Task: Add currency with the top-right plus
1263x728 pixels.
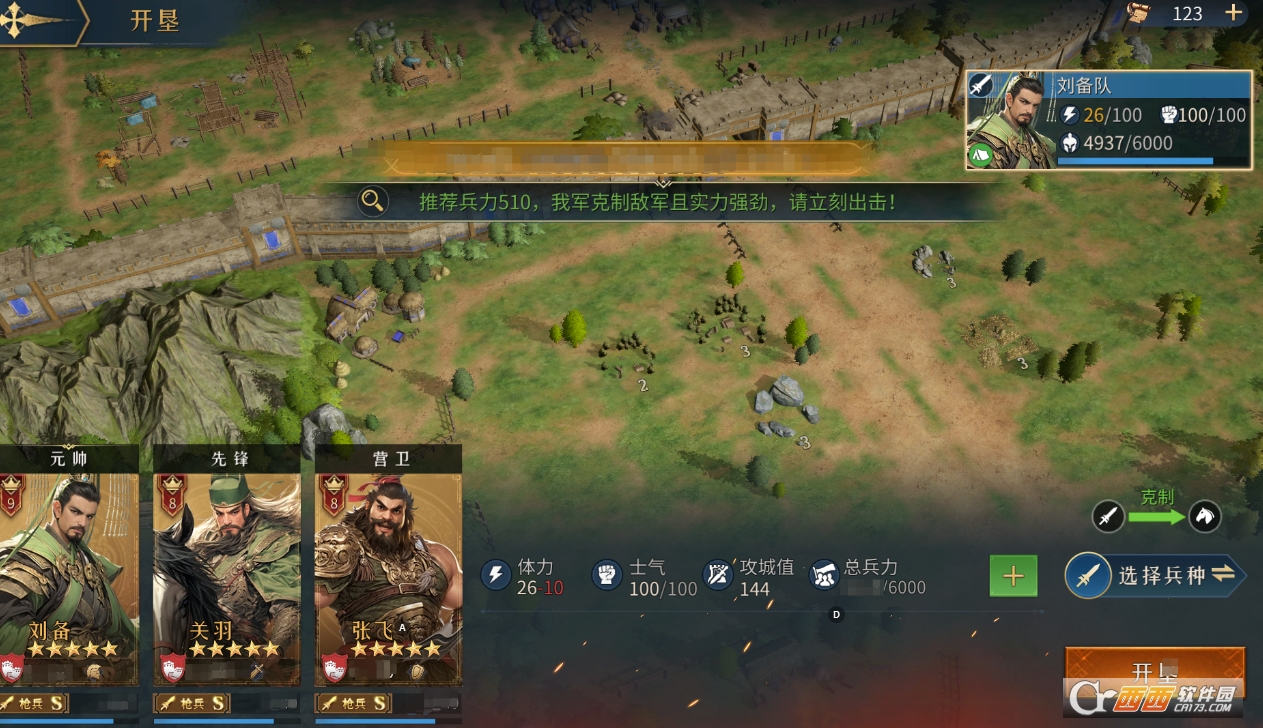Action: (1234, 13)
